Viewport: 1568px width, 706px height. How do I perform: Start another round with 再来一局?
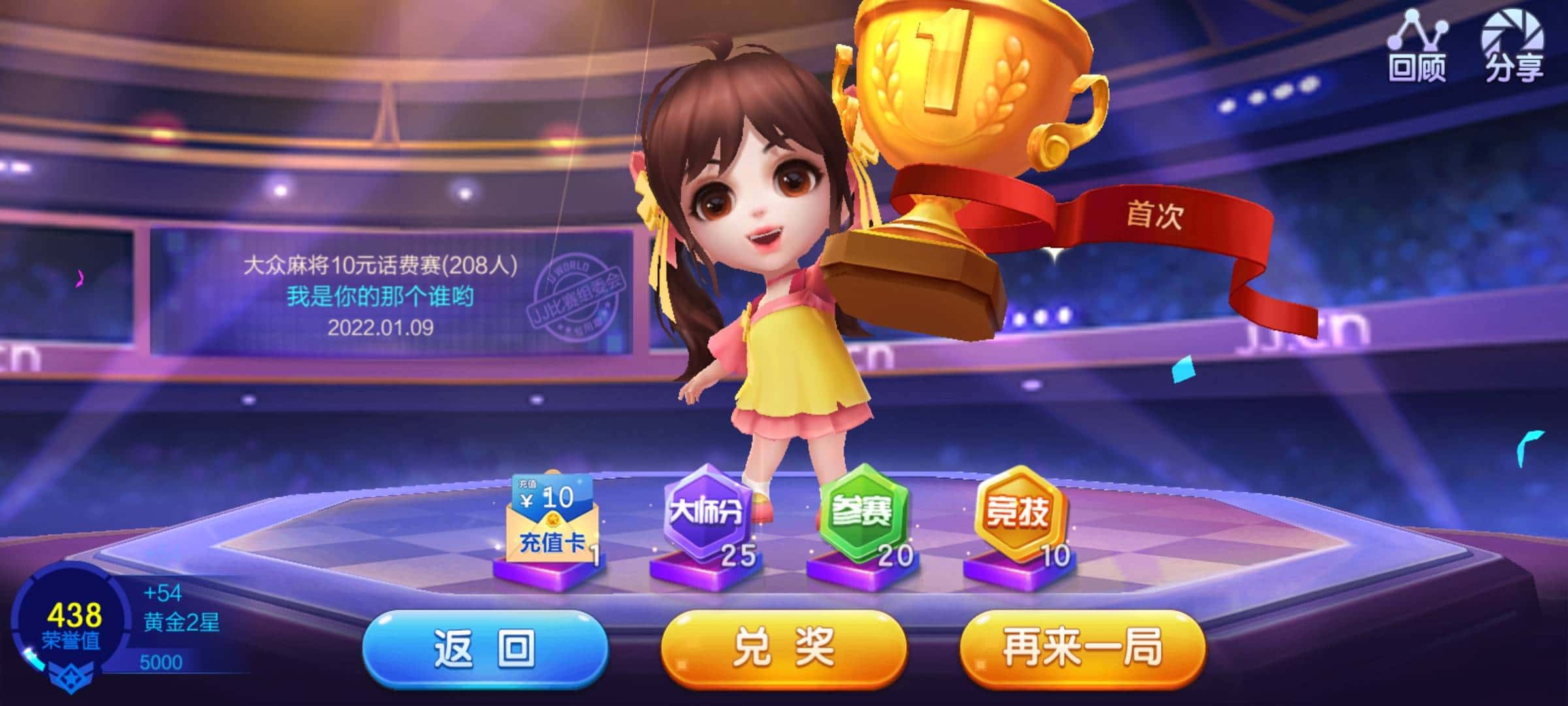pos(1082,648)
